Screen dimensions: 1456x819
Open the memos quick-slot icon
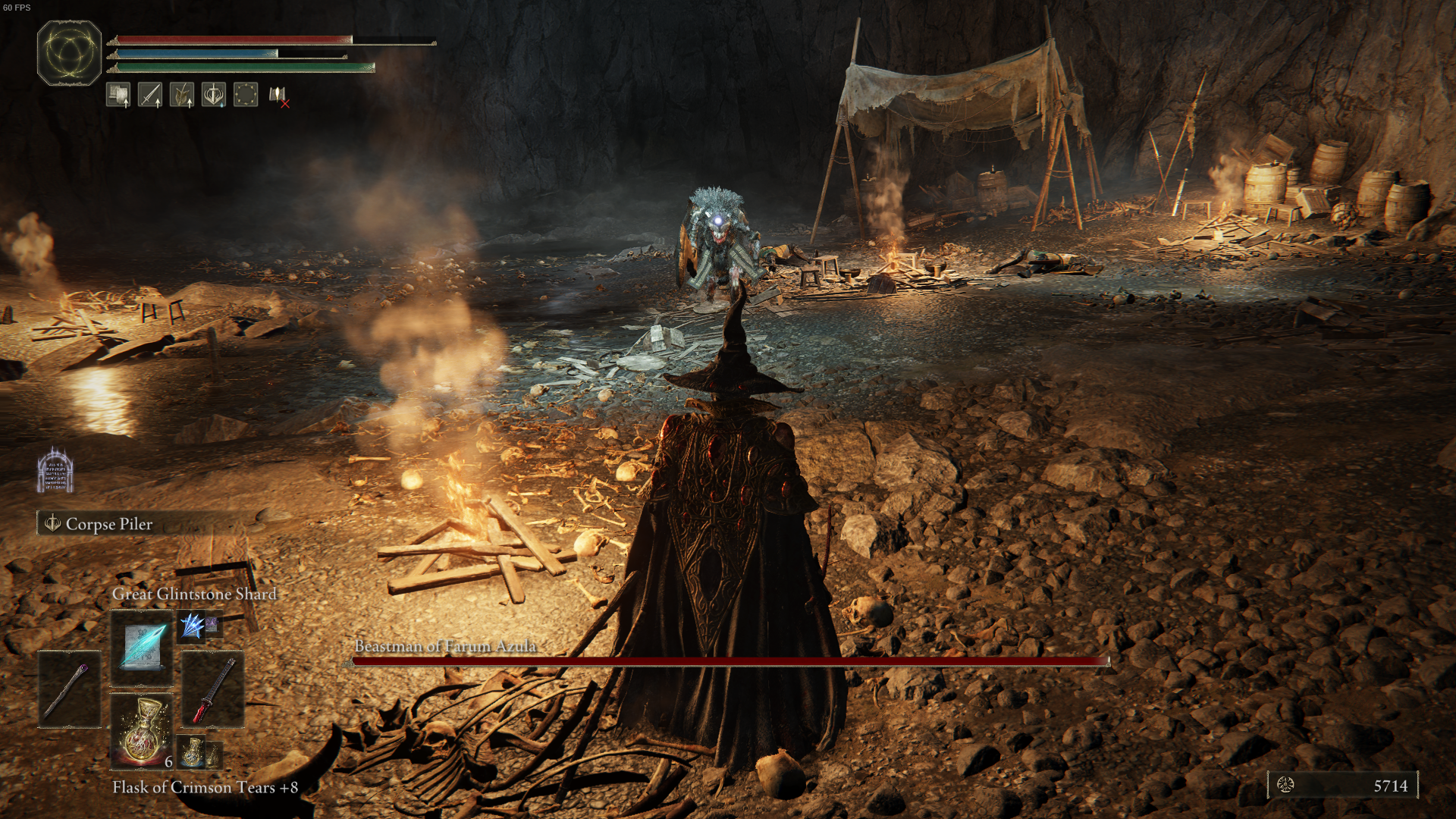(118, 95)
